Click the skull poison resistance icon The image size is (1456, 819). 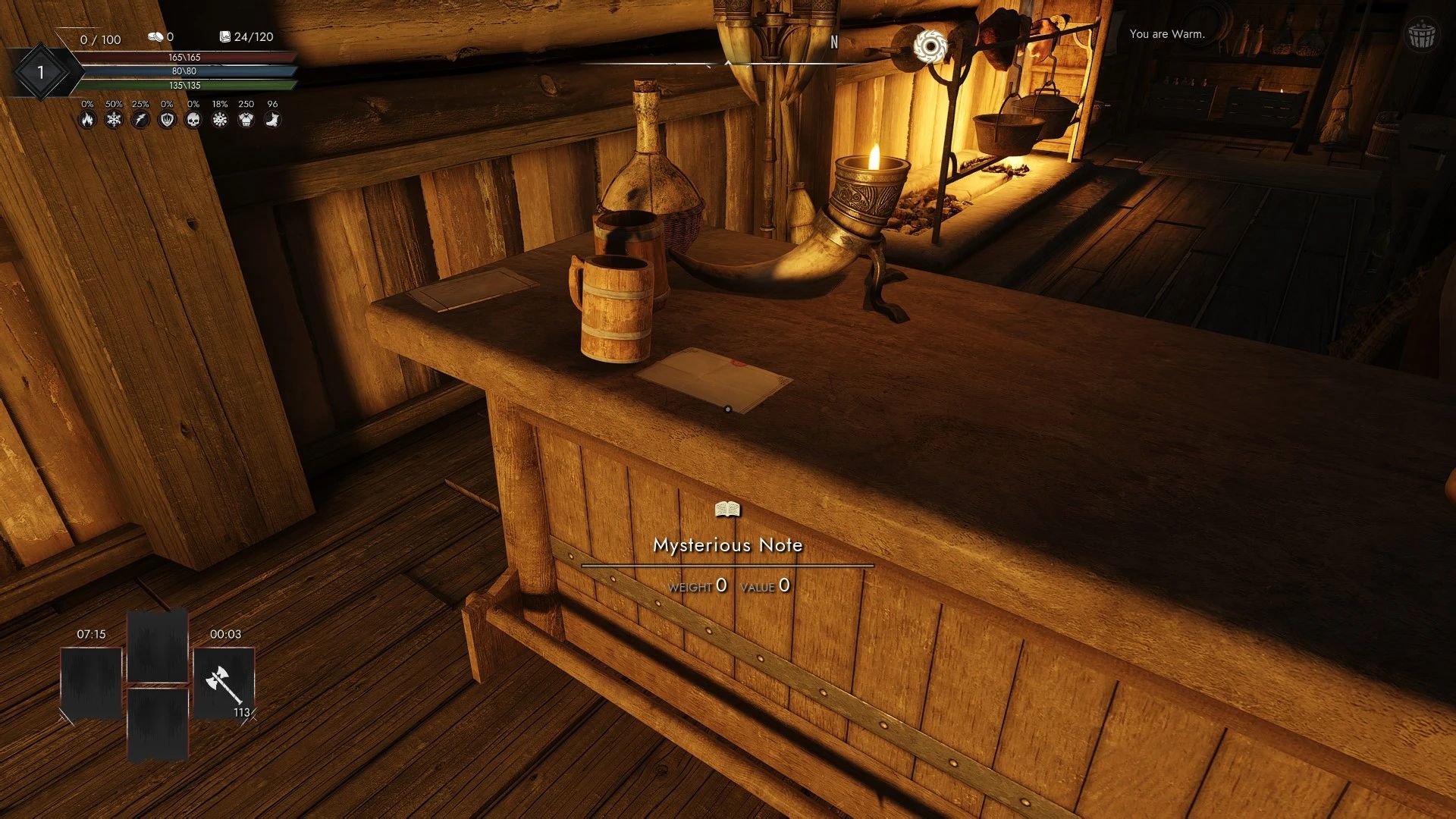click(x=193, y=119)
